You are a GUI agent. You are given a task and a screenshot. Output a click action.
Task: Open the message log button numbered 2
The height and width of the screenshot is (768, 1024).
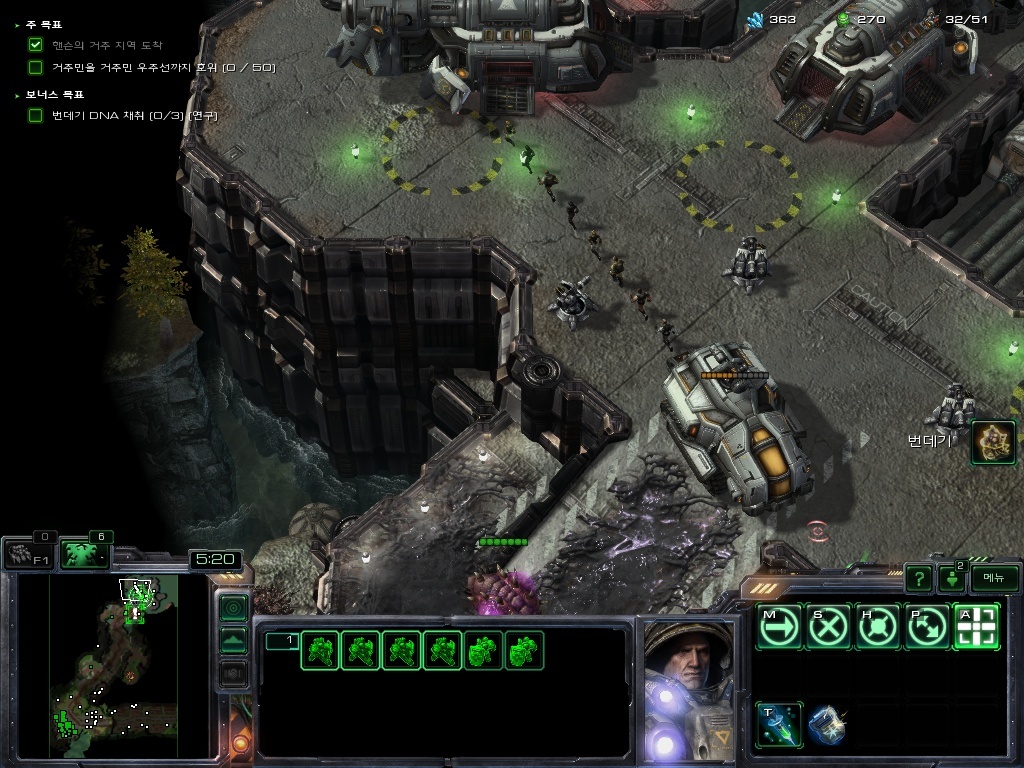(x=952, y=578)
